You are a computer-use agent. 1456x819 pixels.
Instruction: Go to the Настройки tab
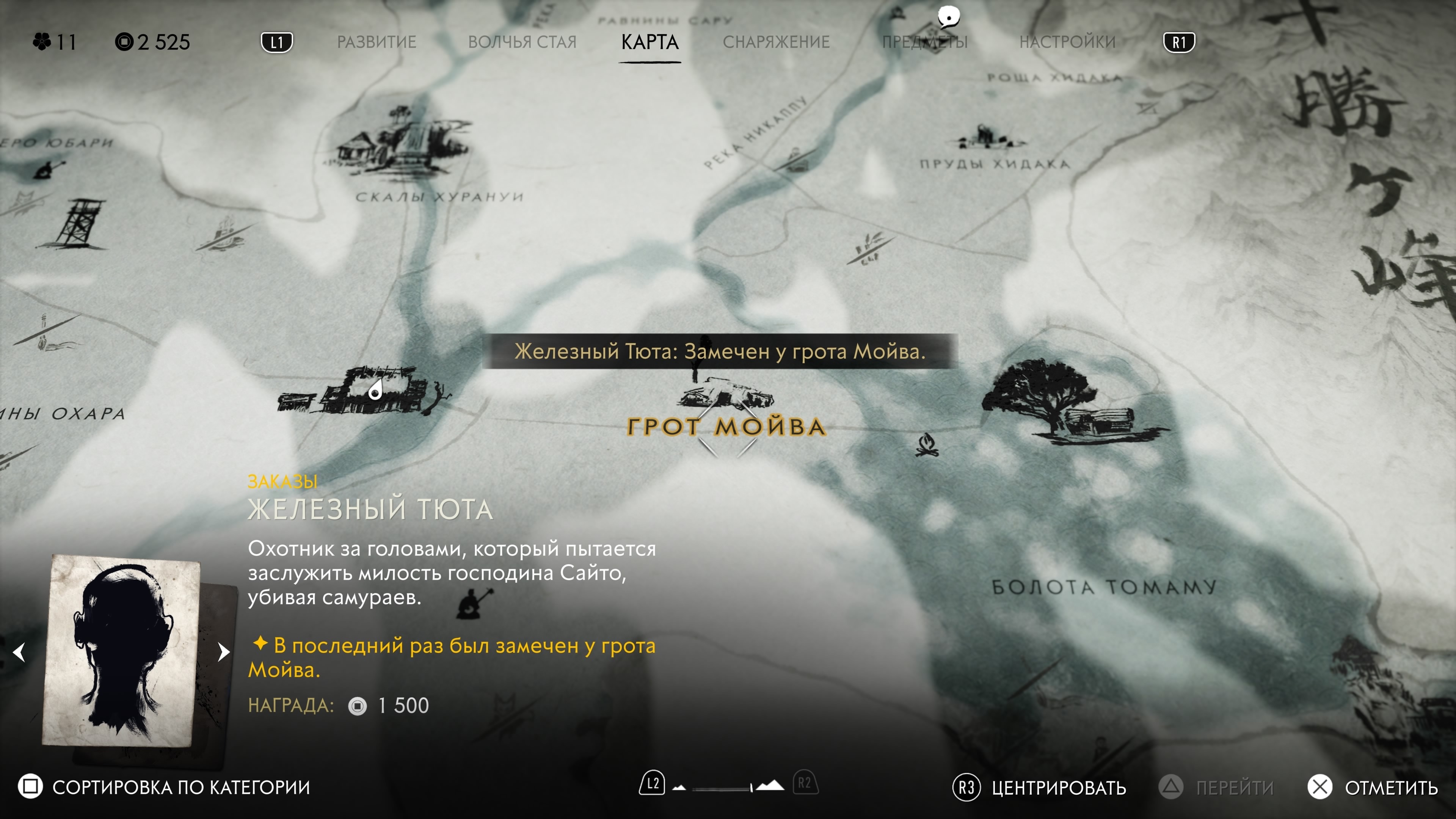[x=1067, y=42]
